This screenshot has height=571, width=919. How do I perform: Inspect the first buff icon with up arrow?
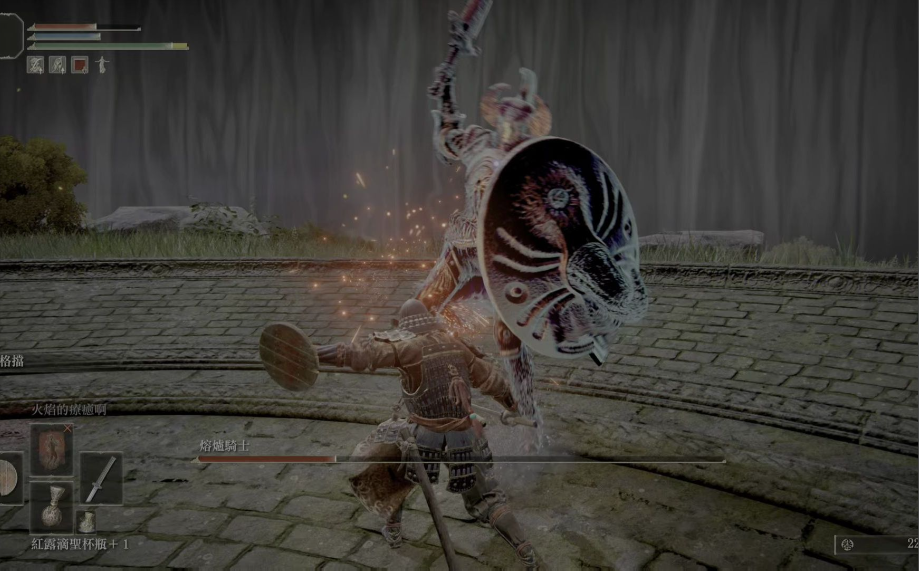coord(35,65)
